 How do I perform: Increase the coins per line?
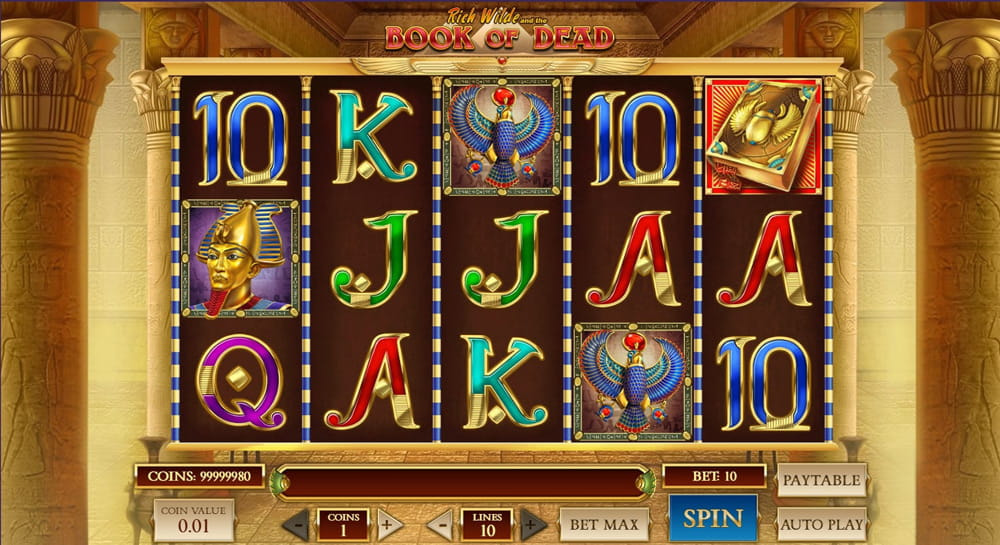[390, 524]
